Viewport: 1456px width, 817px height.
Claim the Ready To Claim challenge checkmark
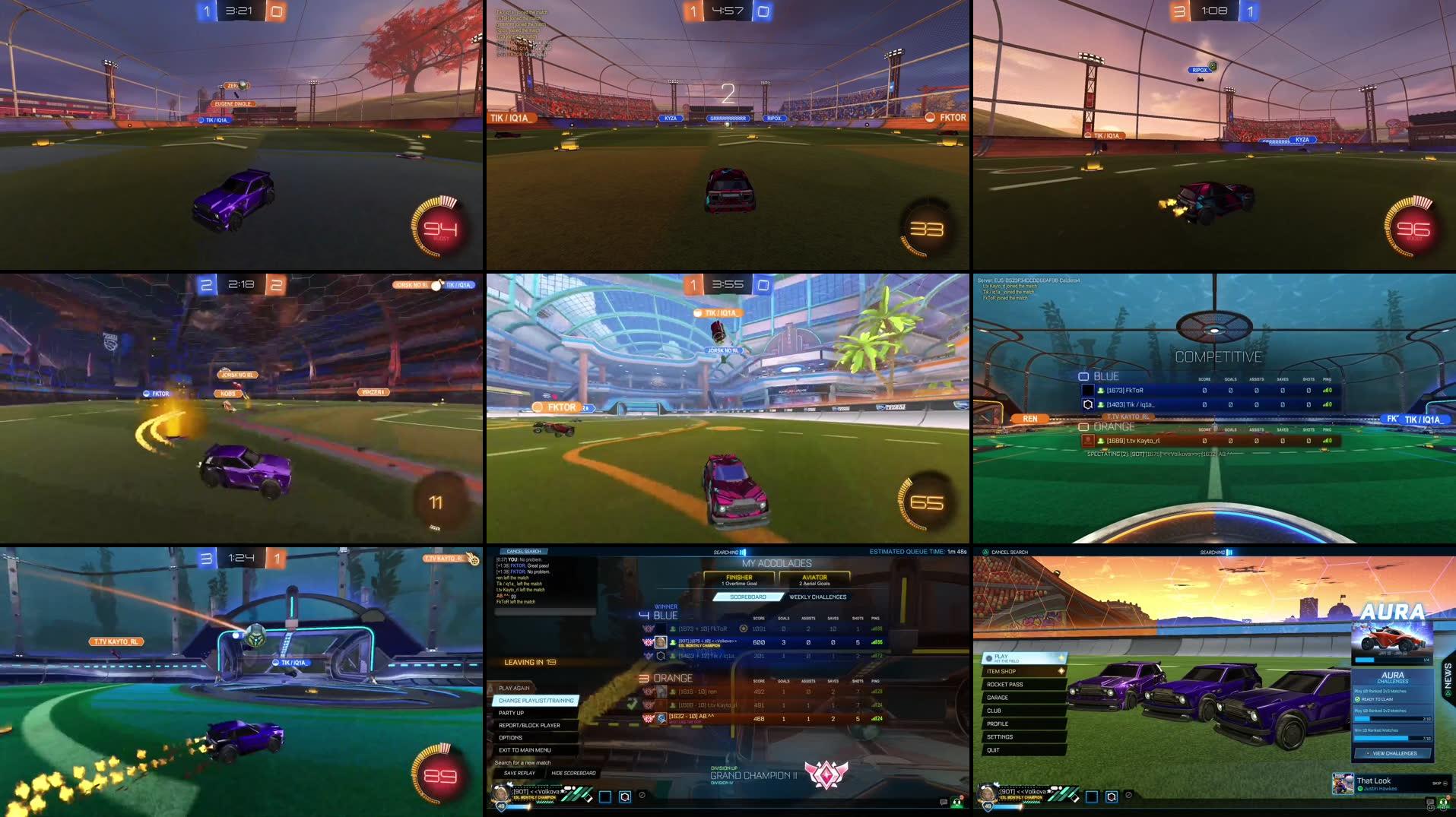pos(1358,699)
